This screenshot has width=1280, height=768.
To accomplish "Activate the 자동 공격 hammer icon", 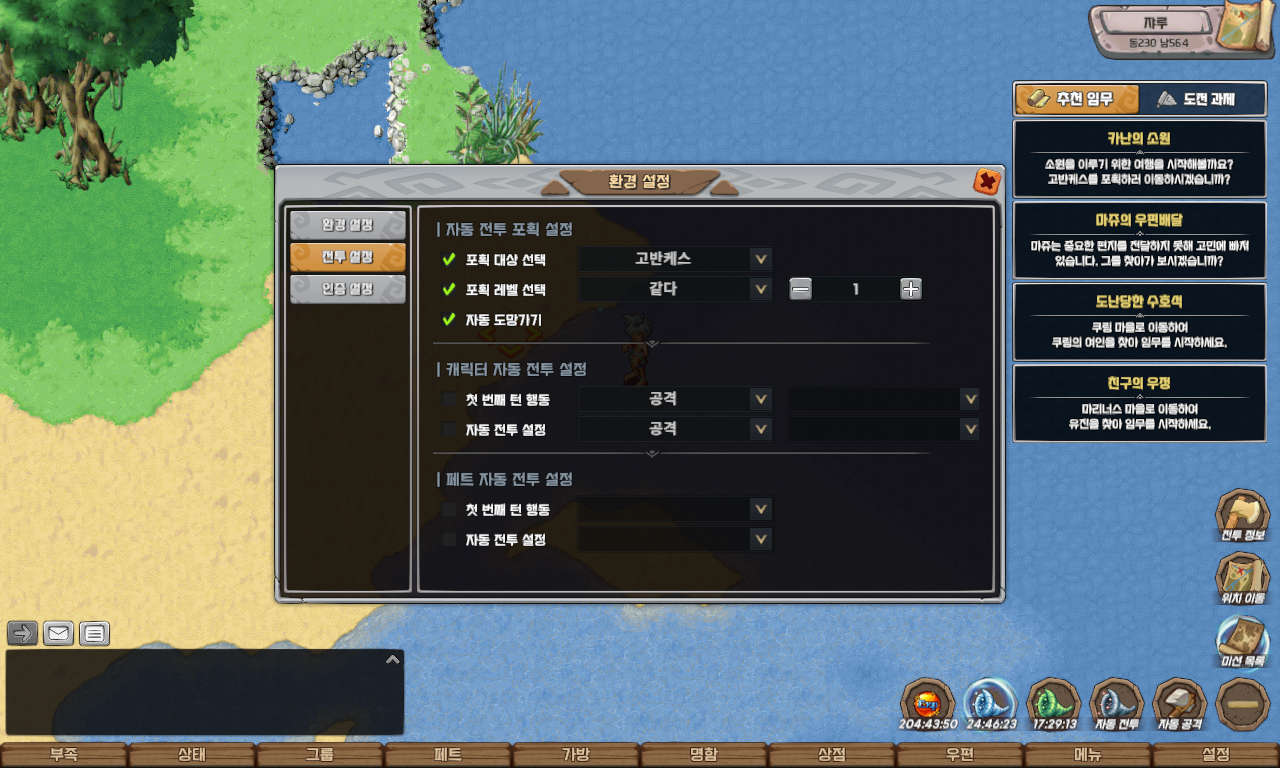I will tap(1180, 704).
